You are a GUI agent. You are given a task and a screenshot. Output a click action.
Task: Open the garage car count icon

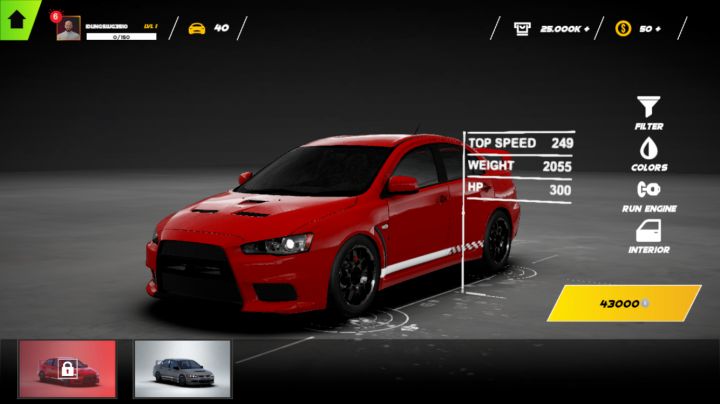tap(197, 28)
